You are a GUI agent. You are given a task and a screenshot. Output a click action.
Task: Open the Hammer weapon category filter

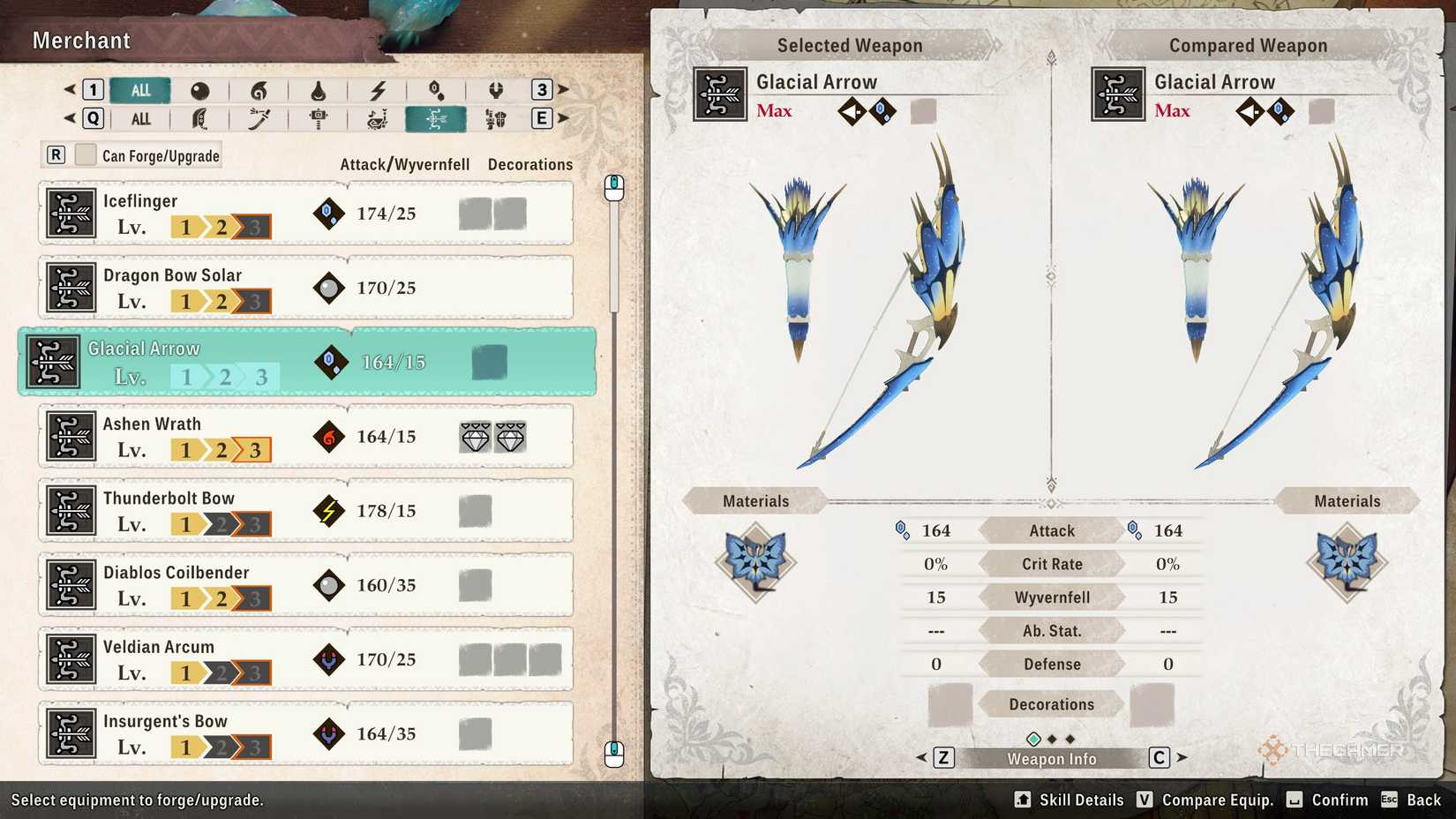click(319, 118)
